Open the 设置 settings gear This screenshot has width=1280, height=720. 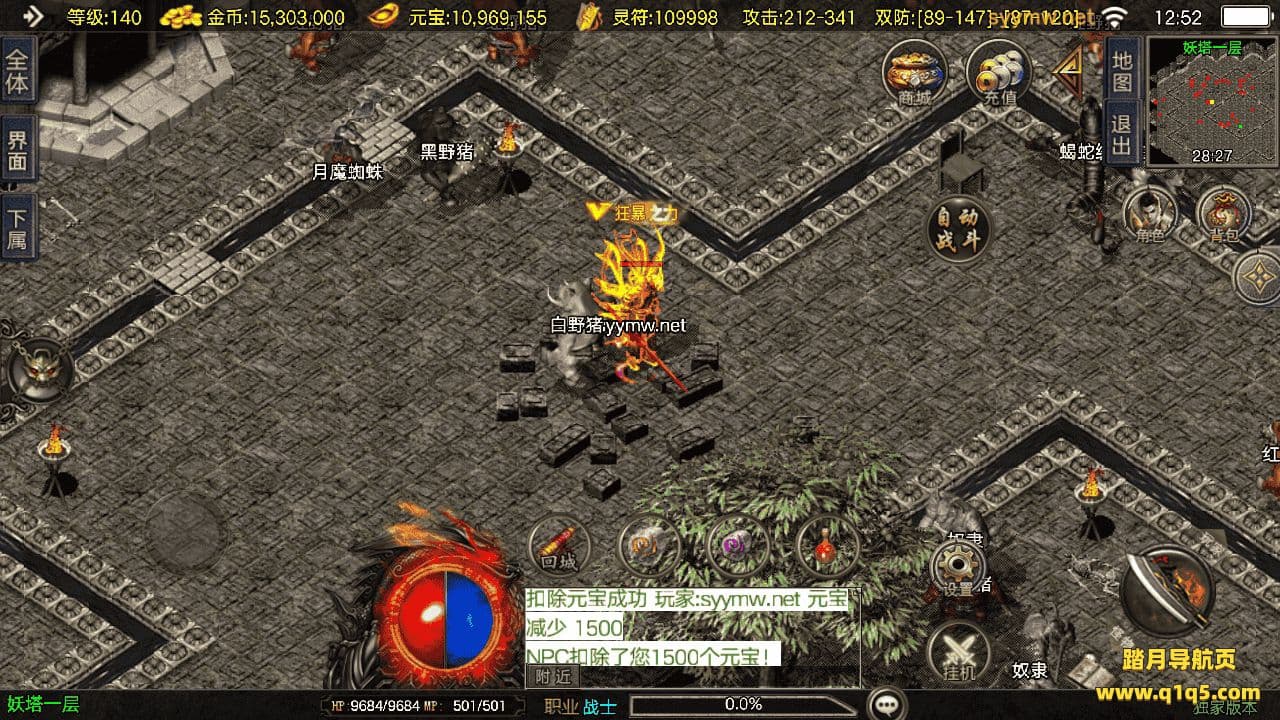(x=958, y=570)
